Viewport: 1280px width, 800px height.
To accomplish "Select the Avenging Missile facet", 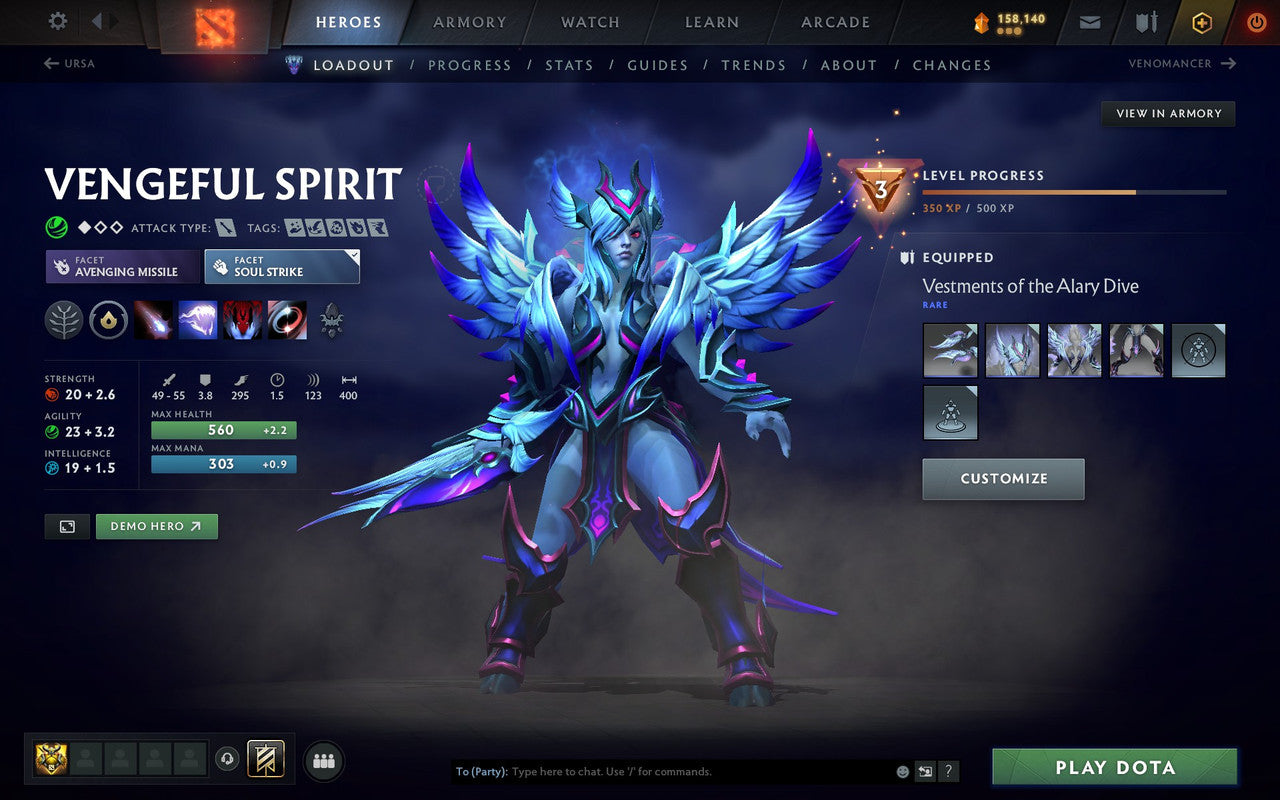I will (x=120, y=266).
